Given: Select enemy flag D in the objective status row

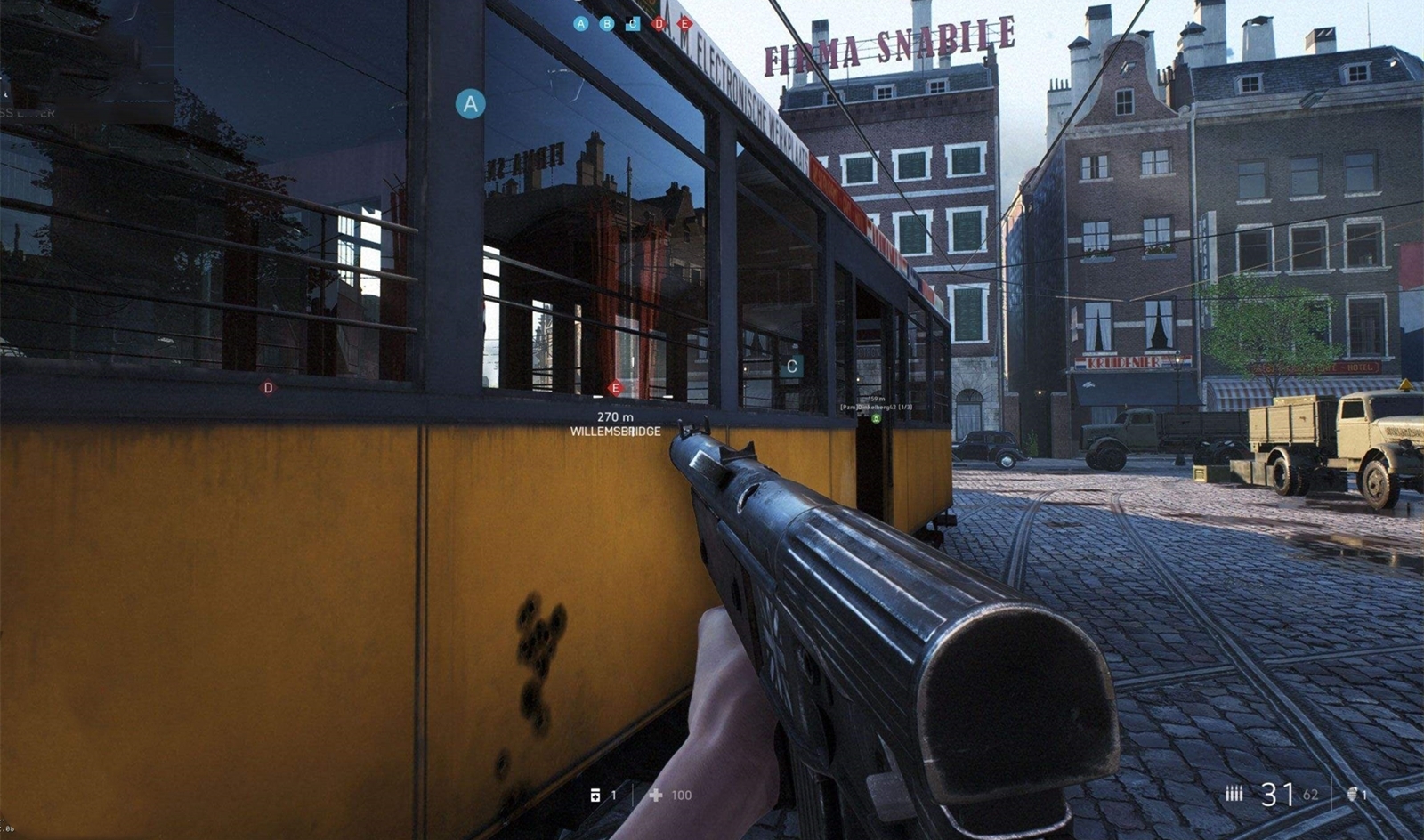Looking at the screenshot, I should coord(659,24).
